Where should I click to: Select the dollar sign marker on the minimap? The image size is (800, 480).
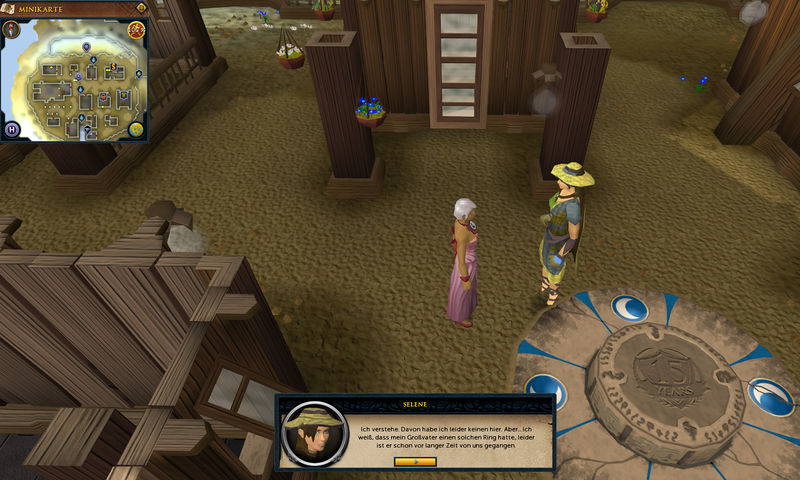[113, 67]
